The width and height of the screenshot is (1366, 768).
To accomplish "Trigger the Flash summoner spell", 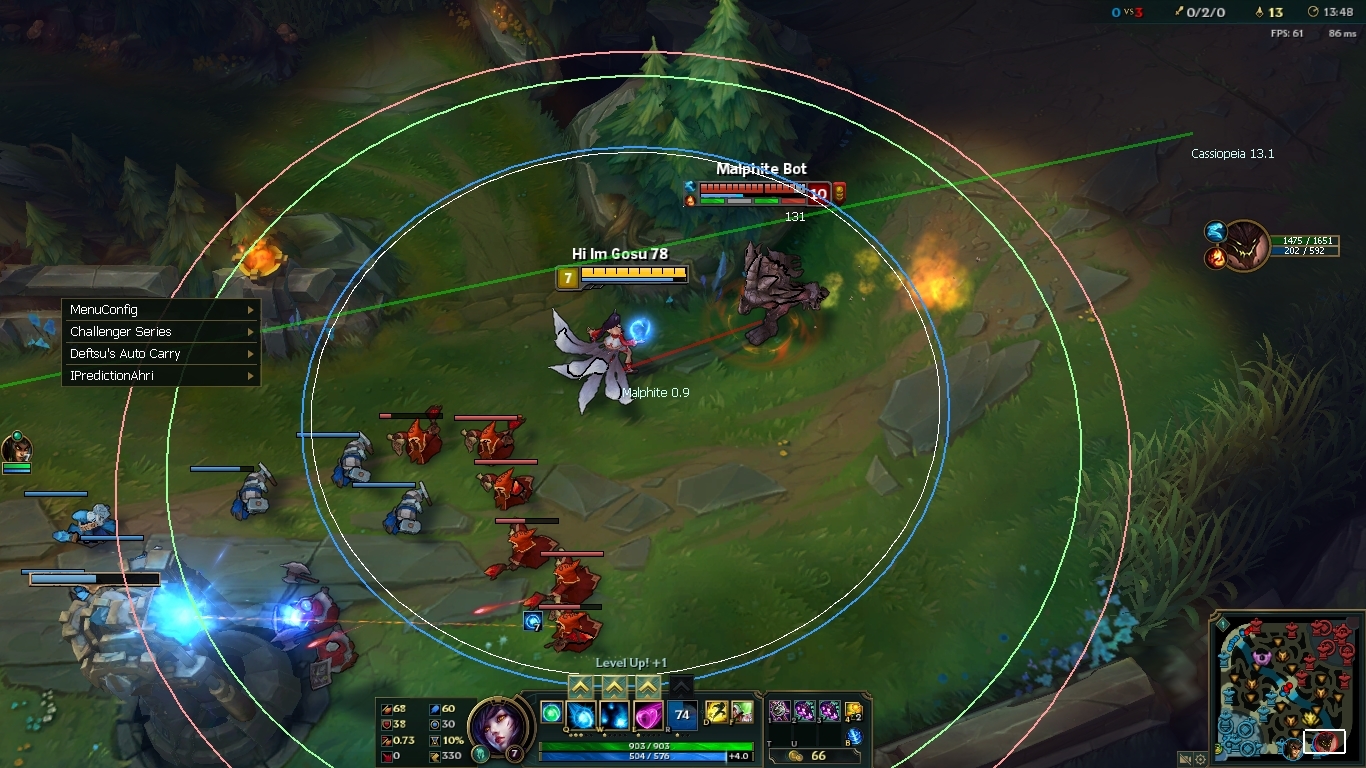I will (x=717, y=712).
